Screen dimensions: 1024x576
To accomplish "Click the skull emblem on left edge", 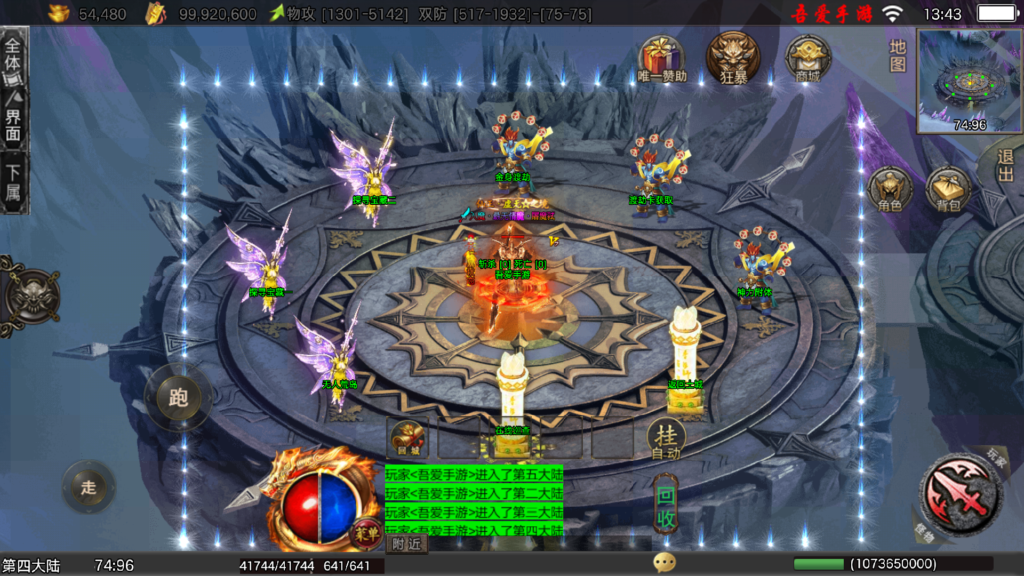I will pos(27,296).
